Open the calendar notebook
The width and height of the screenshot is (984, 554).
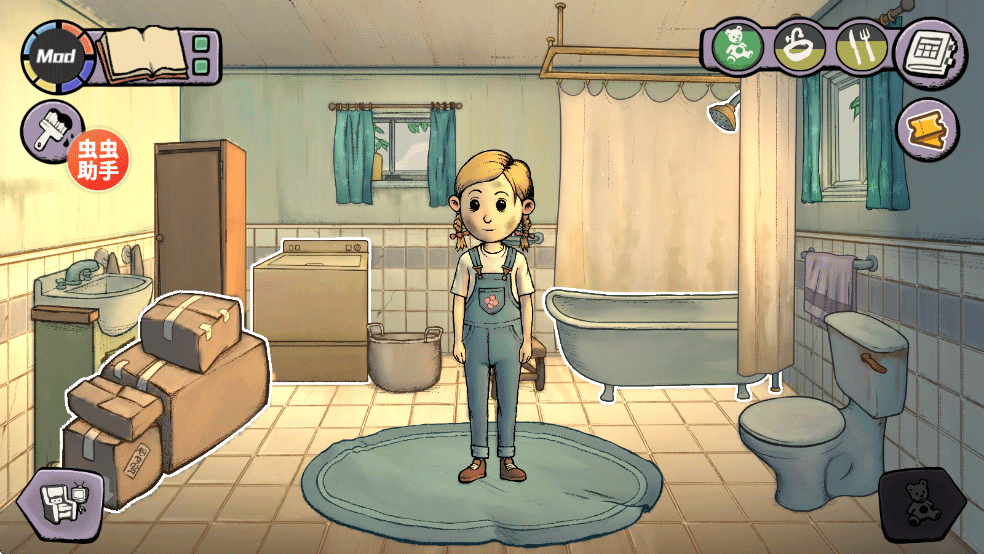[x=926, y=50]
